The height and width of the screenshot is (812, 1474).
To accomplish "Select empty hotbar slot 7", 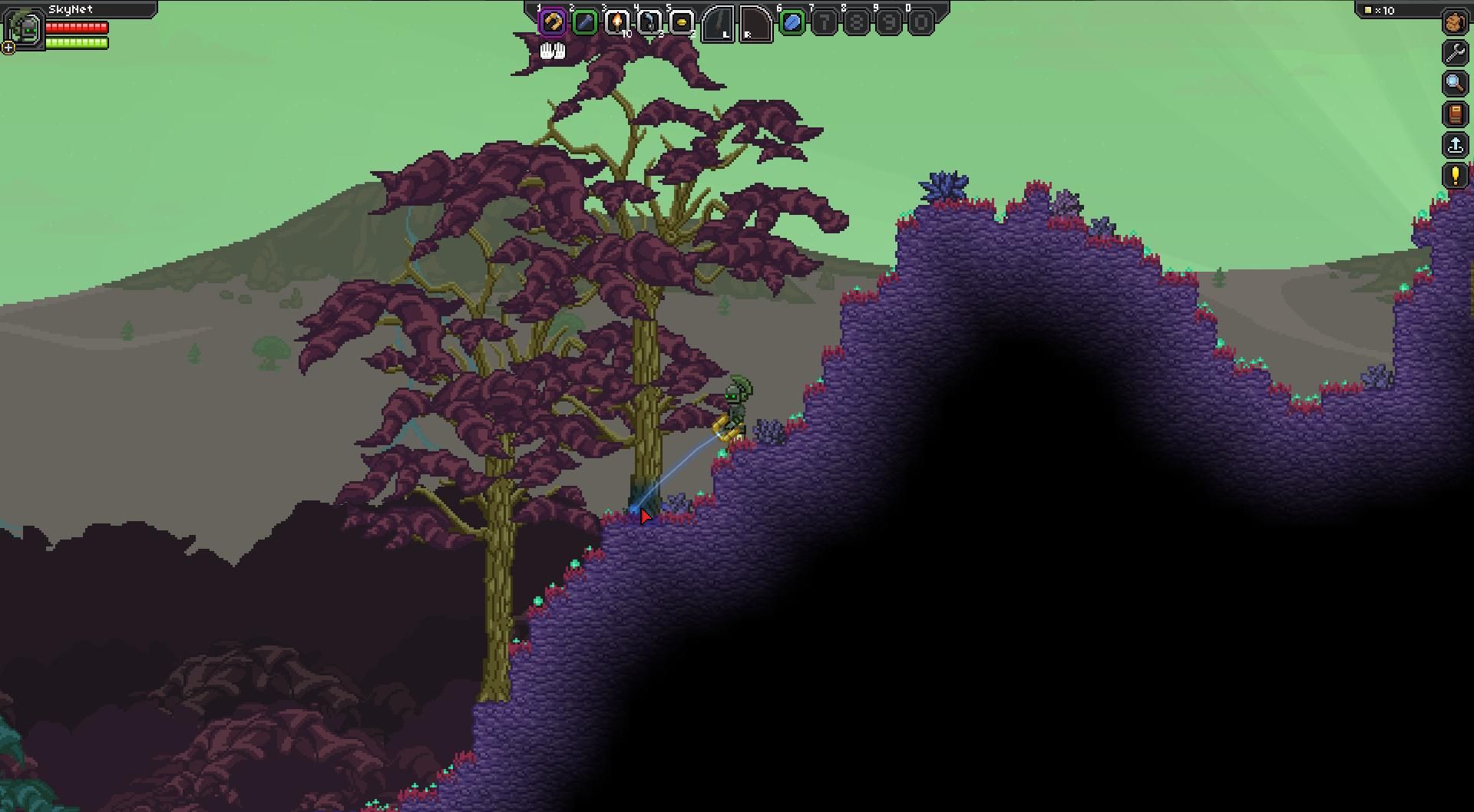I will 824,22.
